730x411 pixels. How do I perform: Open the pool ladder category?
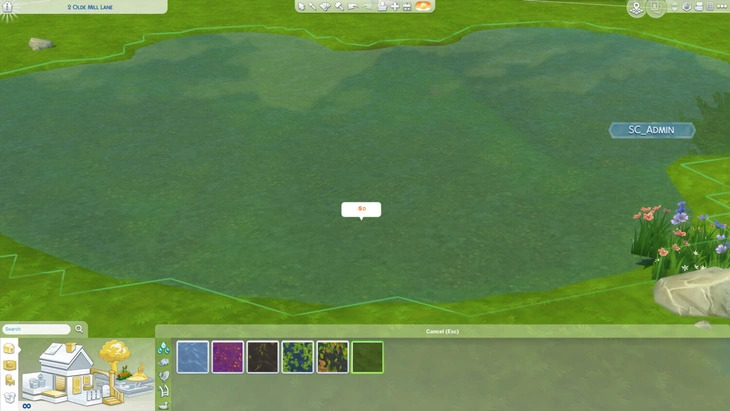[164, 390]
